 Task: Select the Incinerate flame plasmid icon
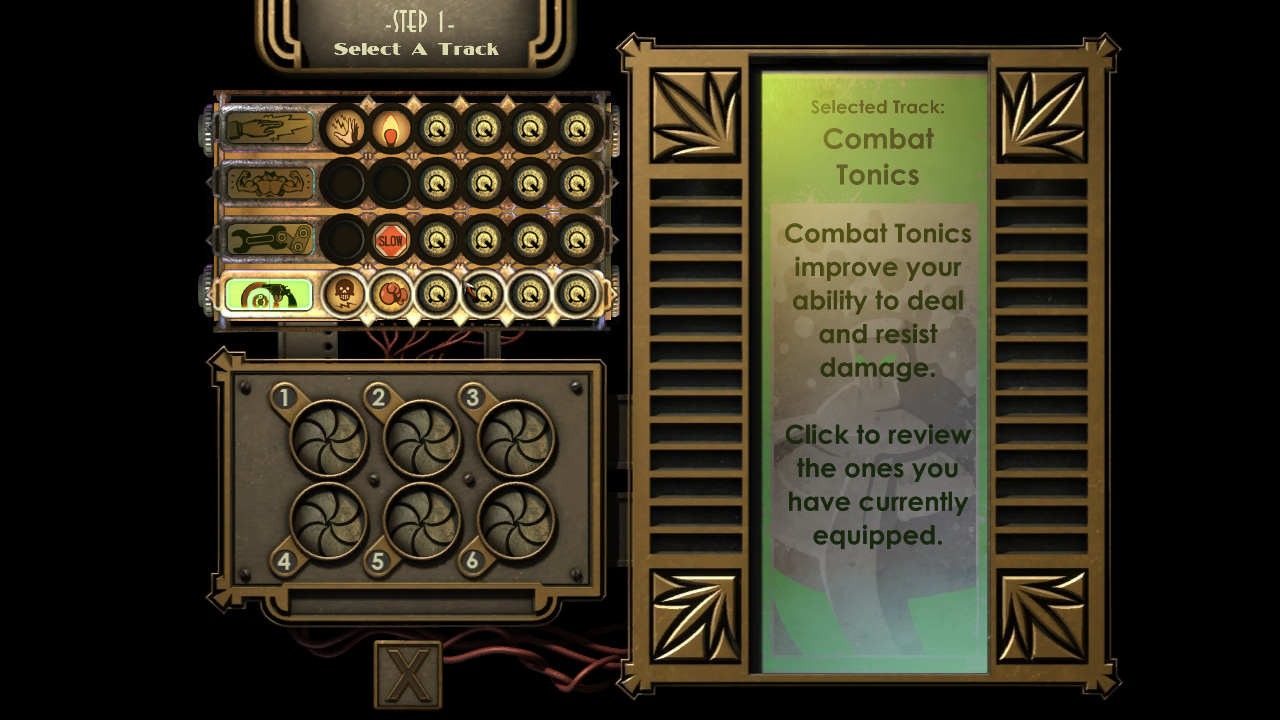391,128
